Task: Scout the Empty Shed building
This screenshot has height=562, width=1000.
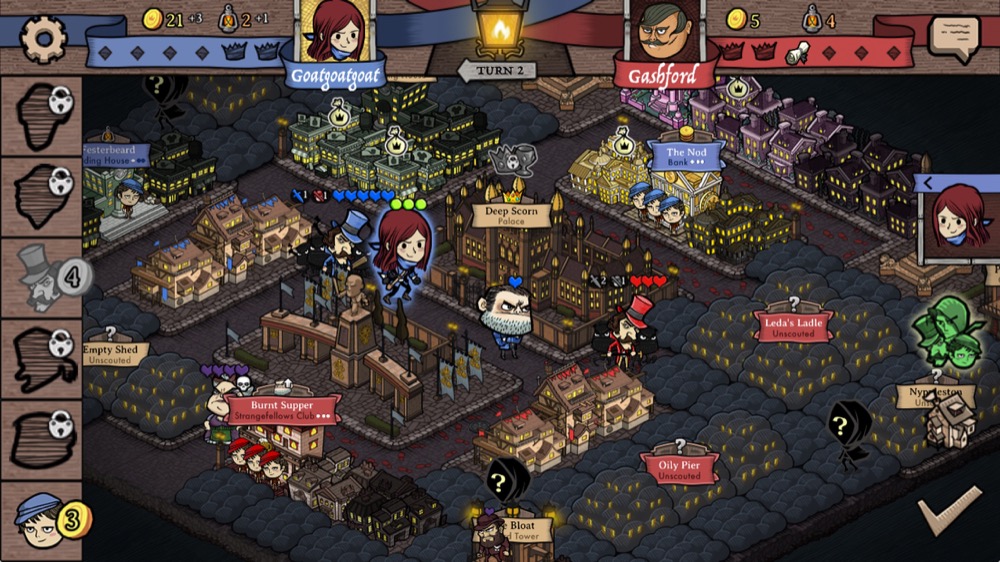Action: pos(111,353)
